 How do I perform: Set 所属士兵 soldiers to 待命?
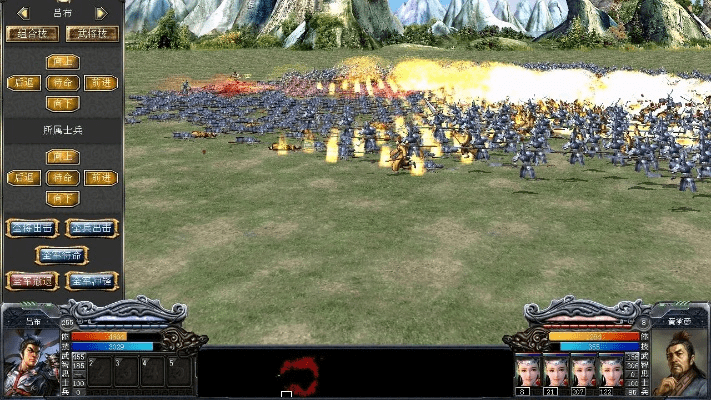(x=62, y=178)
